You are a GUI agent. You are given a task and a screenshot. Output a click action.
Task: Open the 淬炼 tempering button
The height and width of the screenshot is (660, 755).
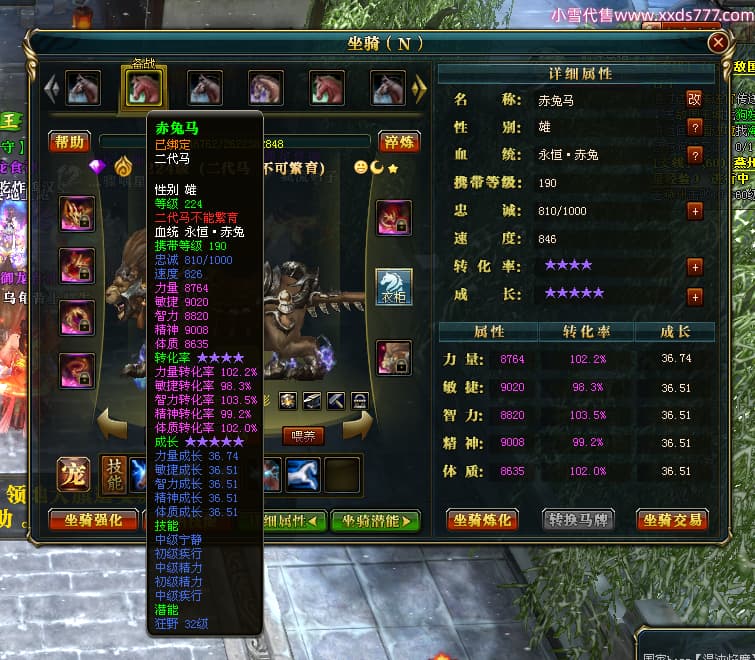[x=399, y=141]
